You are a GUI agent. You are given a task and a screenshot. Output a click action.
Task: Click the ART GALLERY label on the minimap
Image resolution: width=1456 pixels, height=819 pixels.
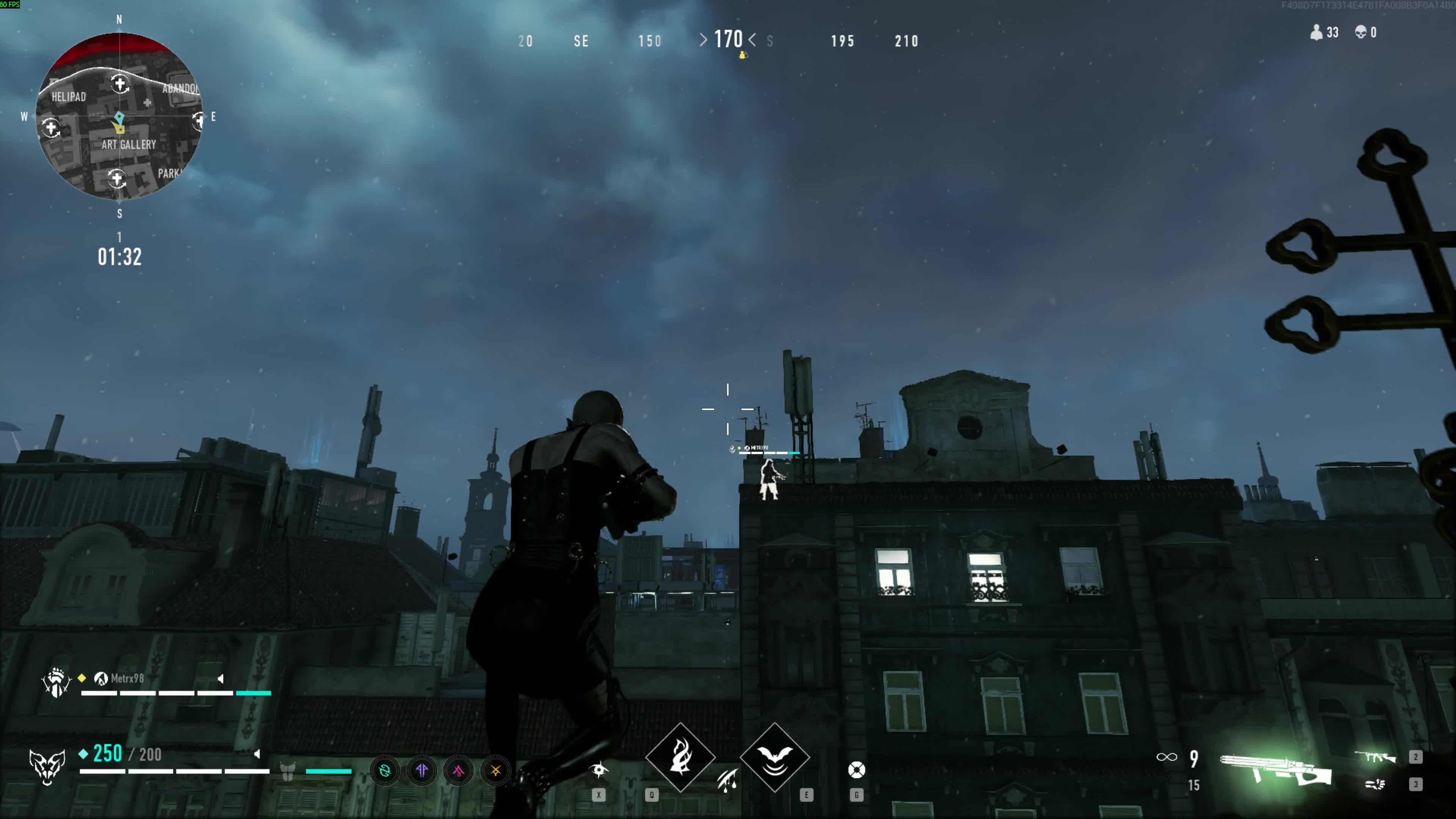tap(129, 145)
